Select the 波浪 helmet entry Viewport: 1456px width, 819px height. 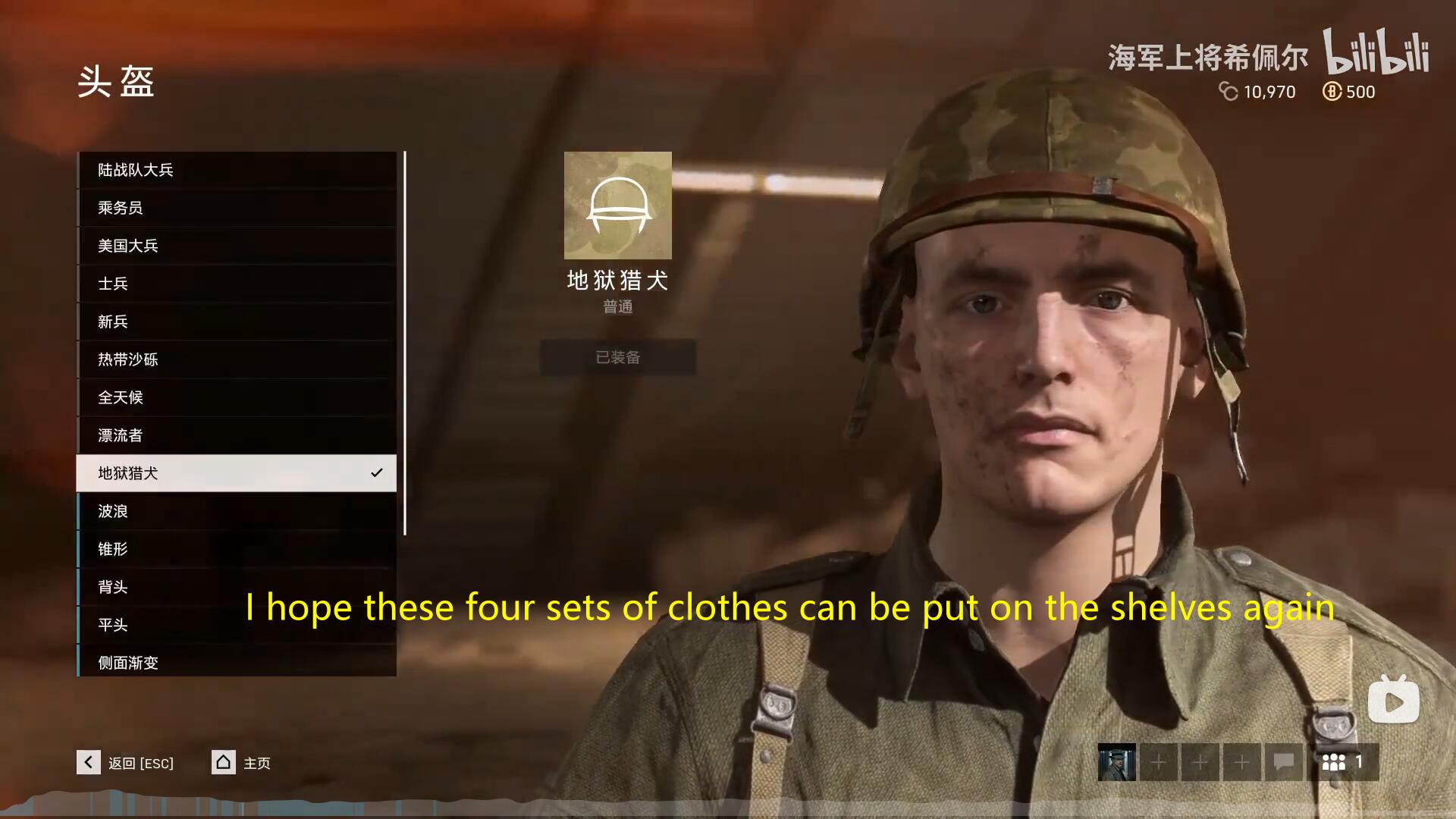[x=236, y=511]
